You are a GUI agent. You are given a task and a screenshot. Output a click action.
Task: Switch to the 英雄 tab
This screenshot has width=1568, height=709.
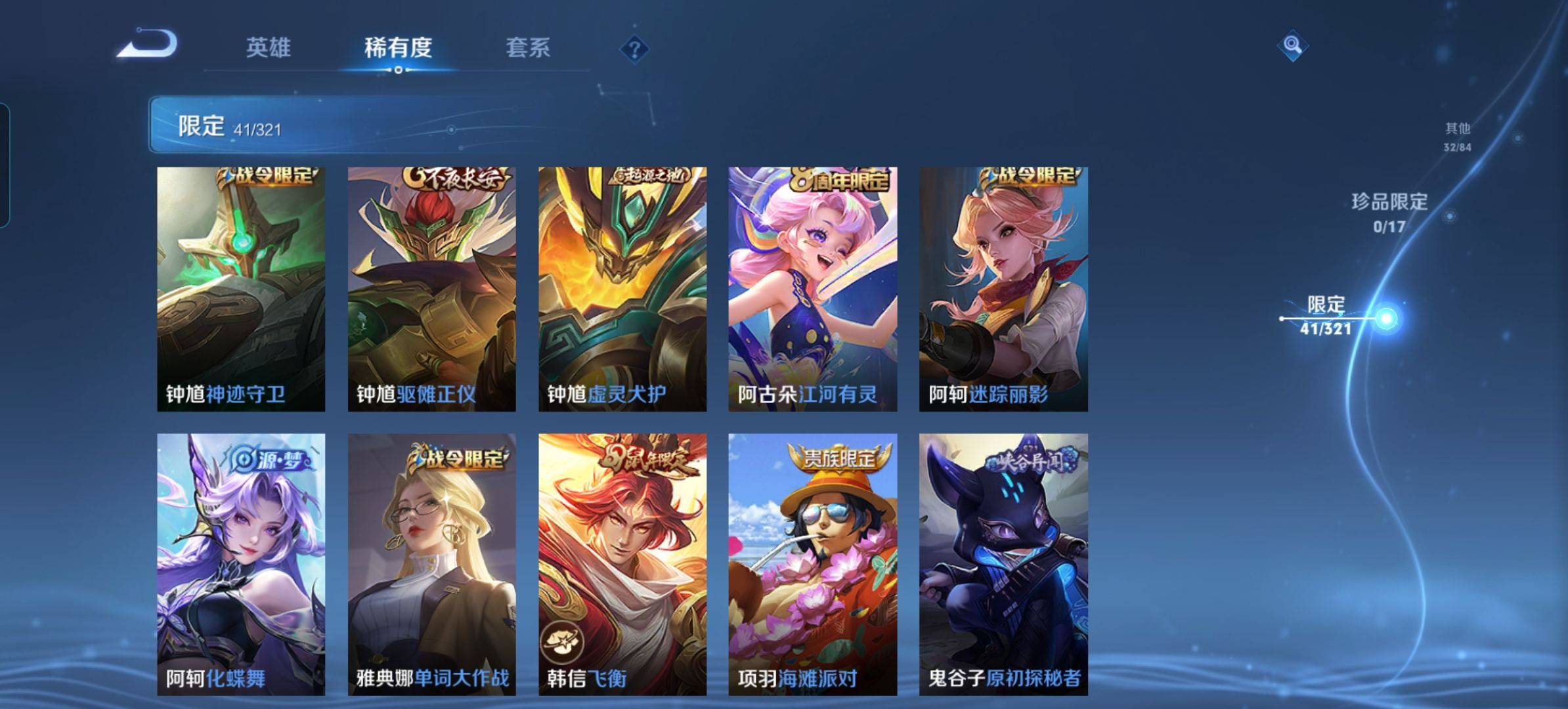268,48
